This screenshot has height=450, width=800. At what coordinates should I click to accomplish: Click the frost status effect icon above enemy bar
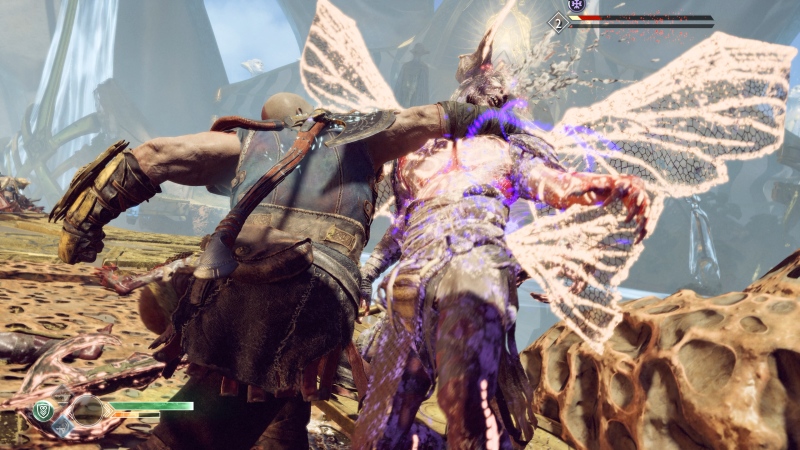click(575, 5)
